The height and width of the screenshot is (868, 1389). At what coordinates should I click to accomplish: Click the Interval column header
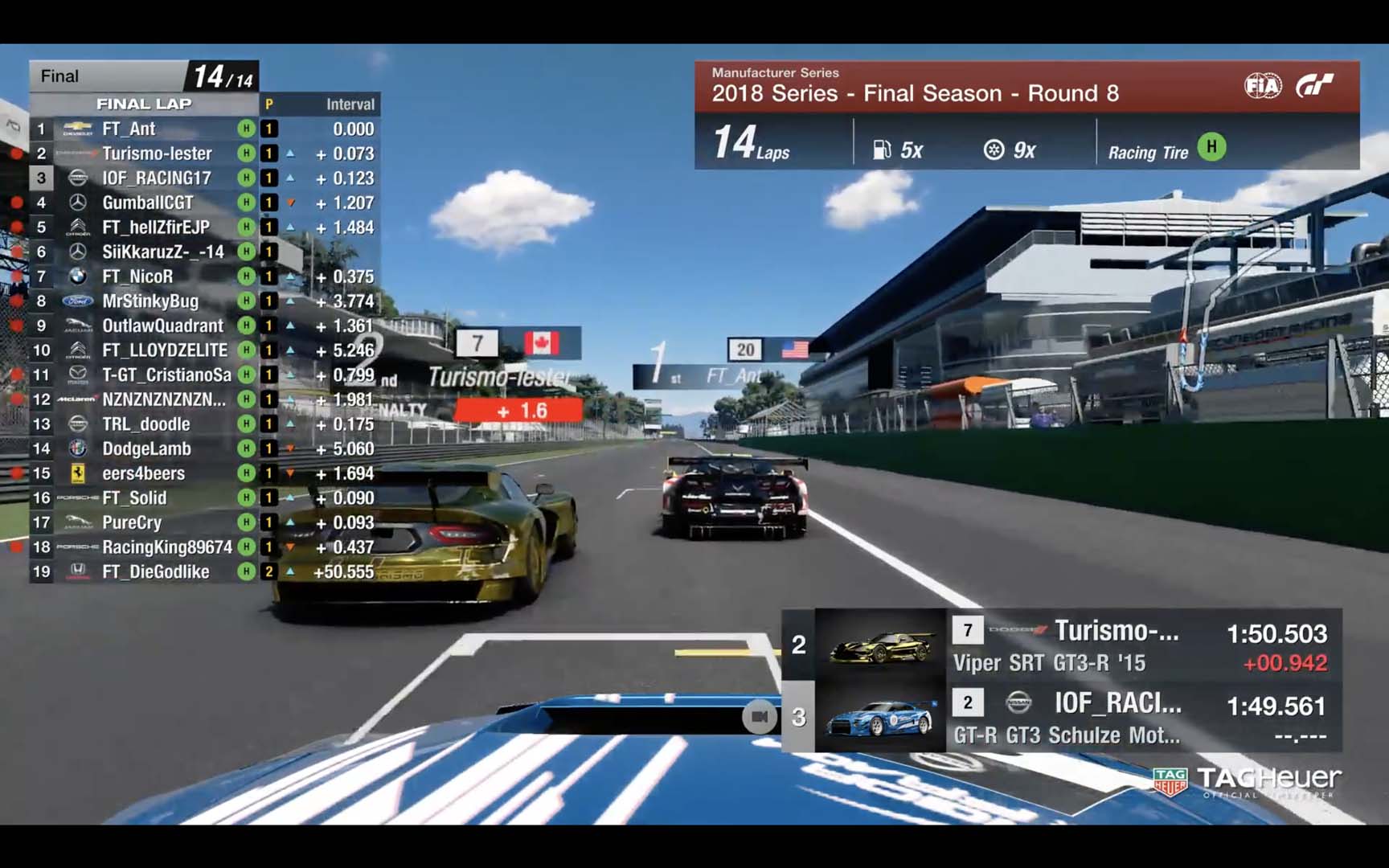(350, 104)
